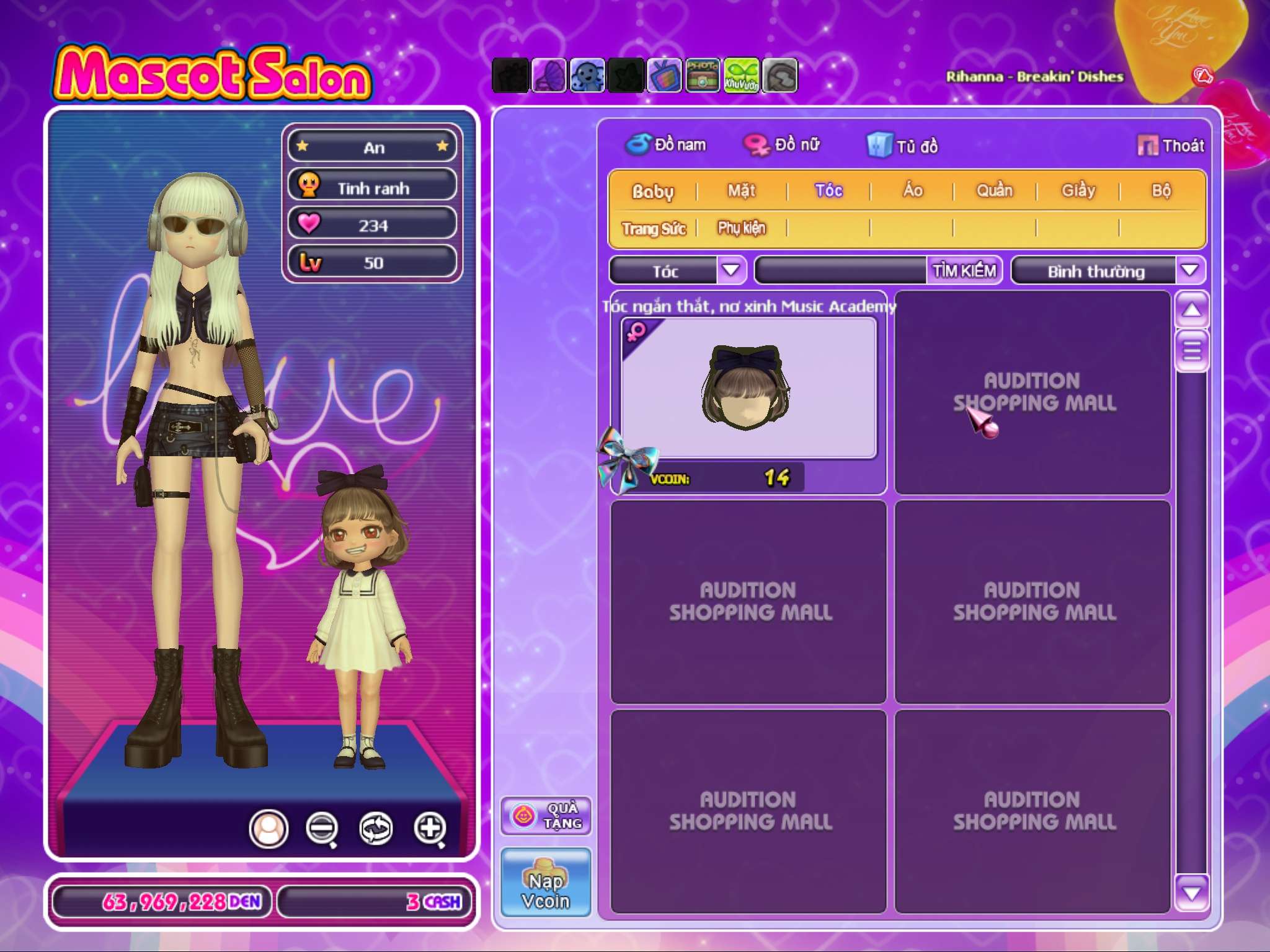Expand the Bình thường sort dropdown
The width and height of the screenshot is (1270, 952).
click(1189, 271)
